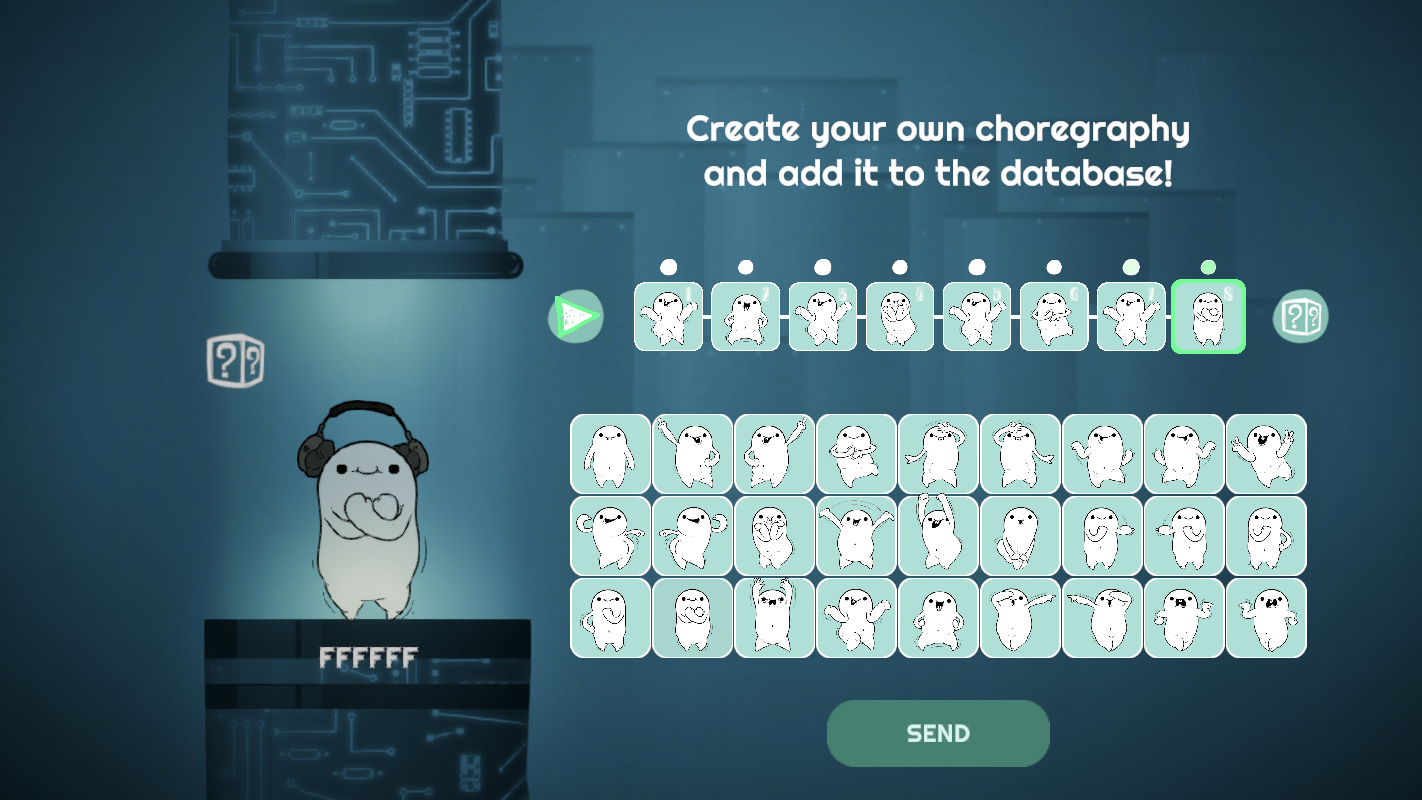Screen dimensions: 1422x800
Task: Randomize the sequence with the dice beside slot 8
Action: coord(1300,317)
